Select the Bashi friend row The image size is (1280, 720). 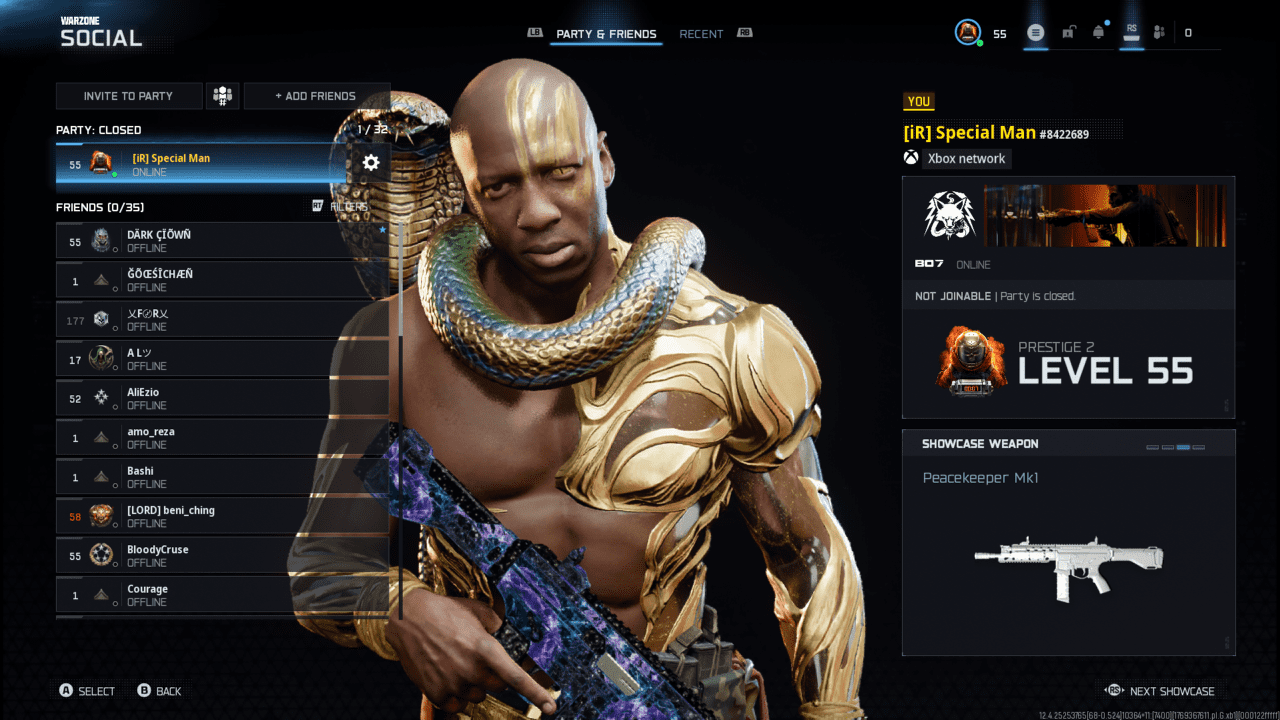pyautogui.click(x=222, y=477)
